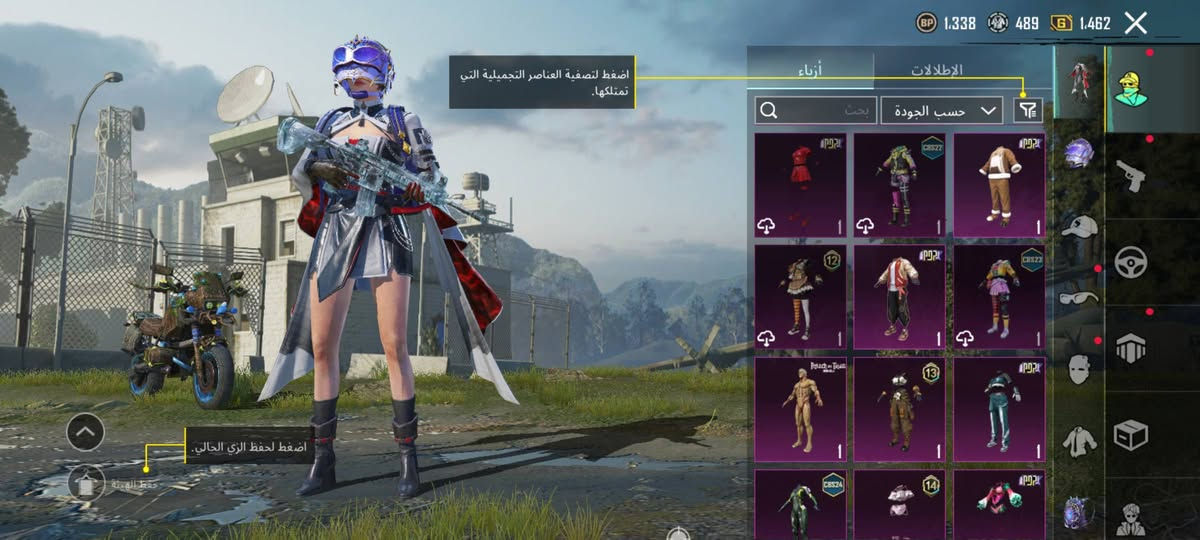Switch to the الإطلالات tab

pos(935,70)
